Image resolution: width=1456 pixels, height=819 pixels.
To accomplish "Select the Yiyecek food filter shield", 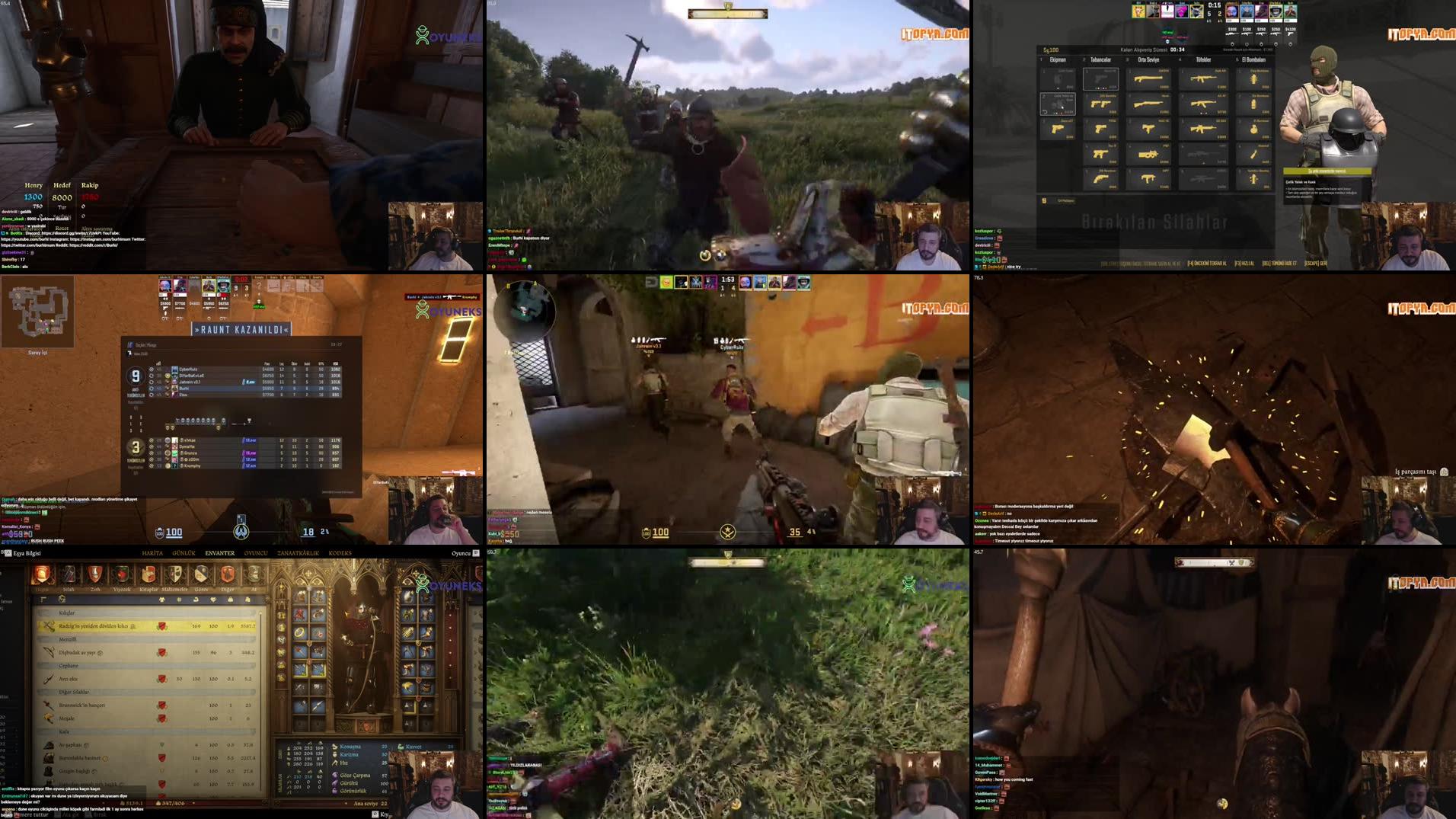I will [123, 574].
